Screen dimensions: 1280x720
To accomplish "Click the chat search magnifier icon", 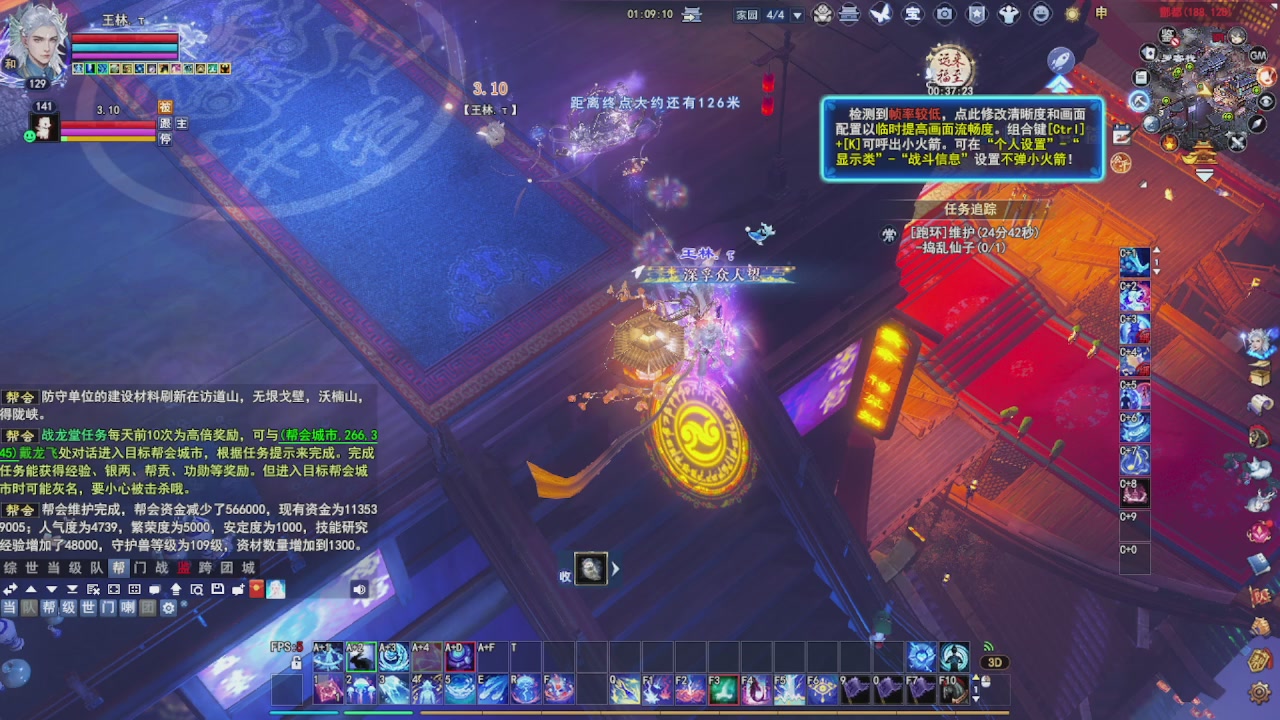I will pos(198,590).
